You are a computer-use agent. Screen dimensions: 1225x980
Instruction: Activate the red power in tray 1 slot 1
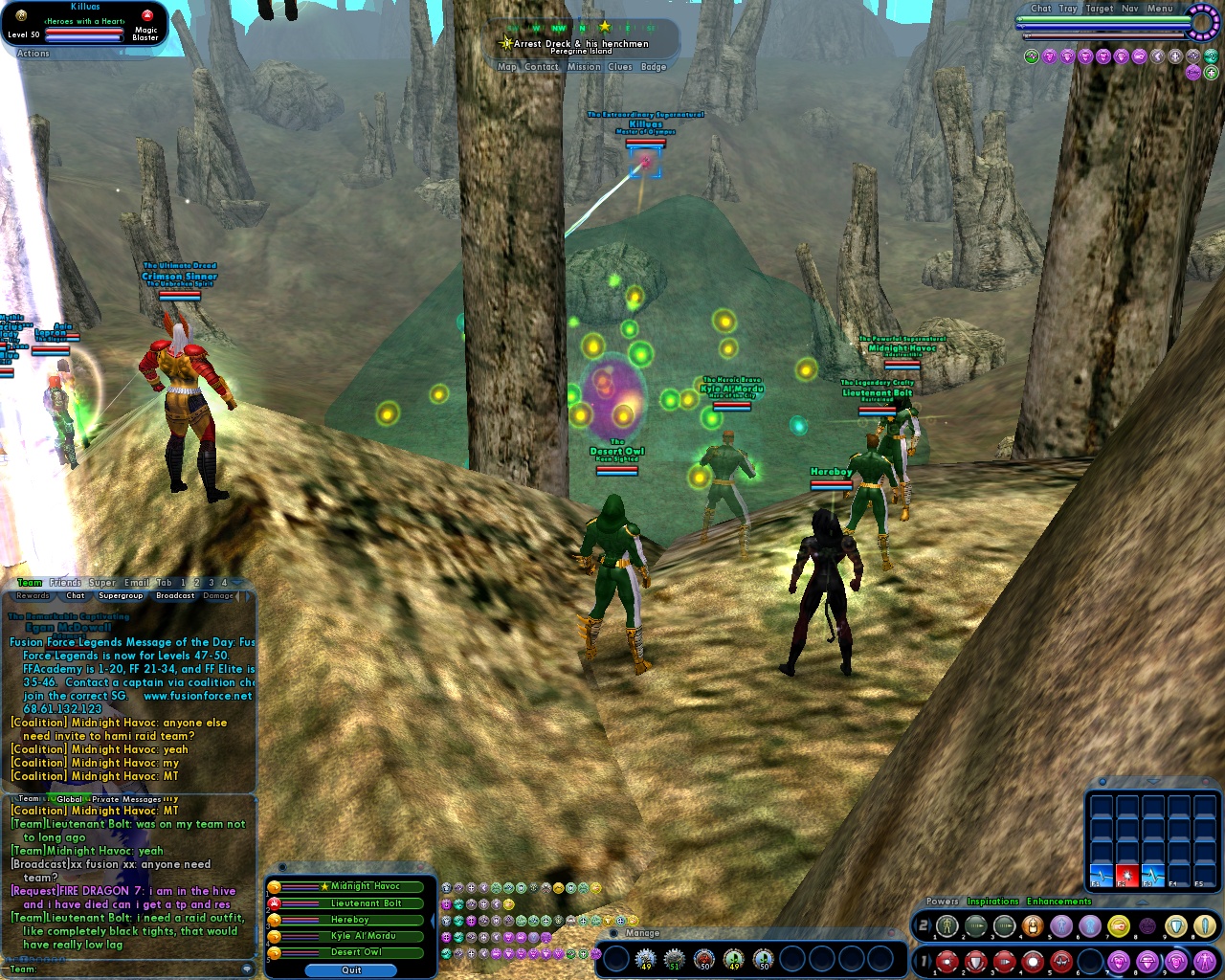947,961
